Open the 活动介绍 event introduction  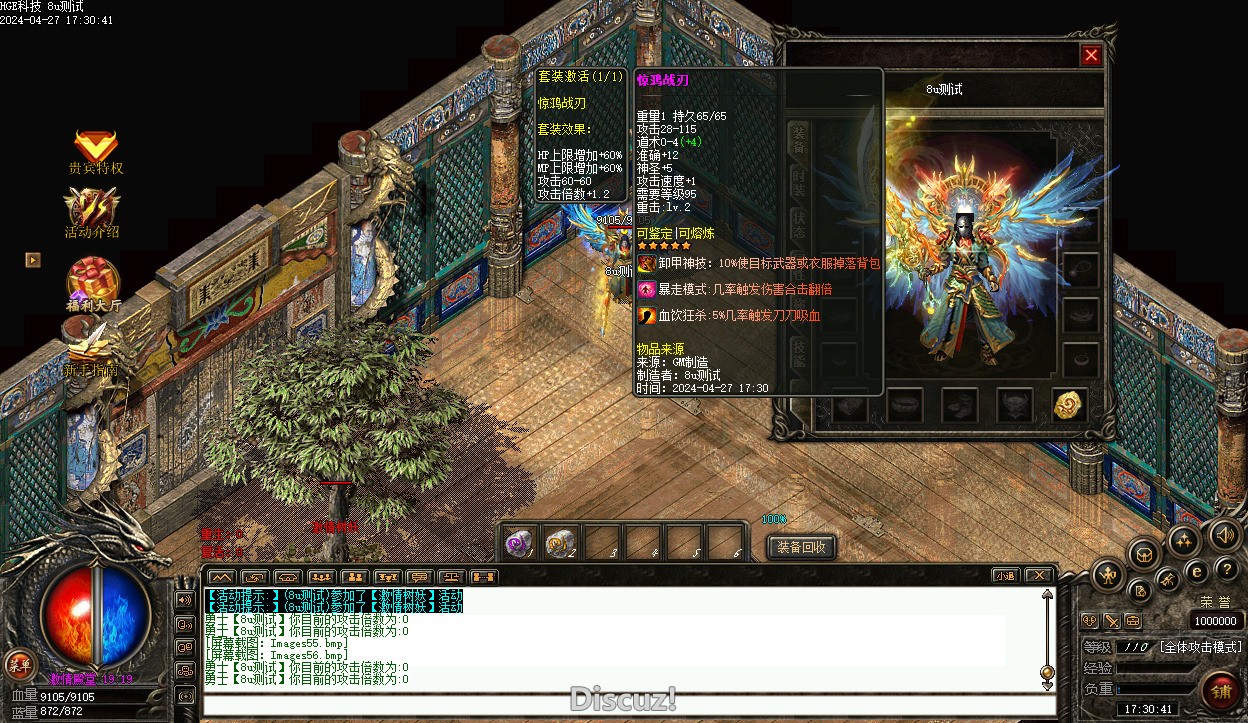[92, 212]
